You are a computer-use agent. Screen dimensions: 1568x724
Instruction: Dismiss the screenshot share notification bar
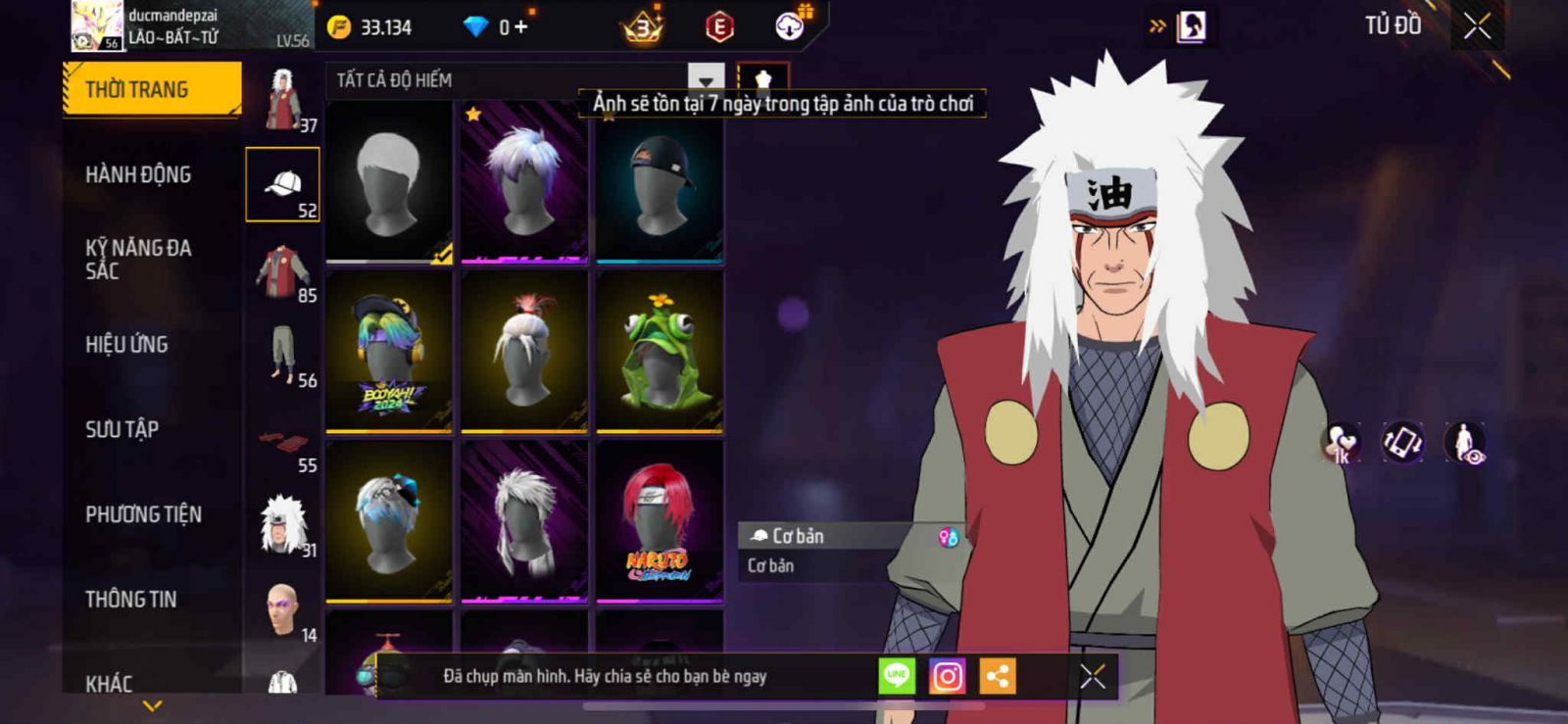[x=1093, y=676]
